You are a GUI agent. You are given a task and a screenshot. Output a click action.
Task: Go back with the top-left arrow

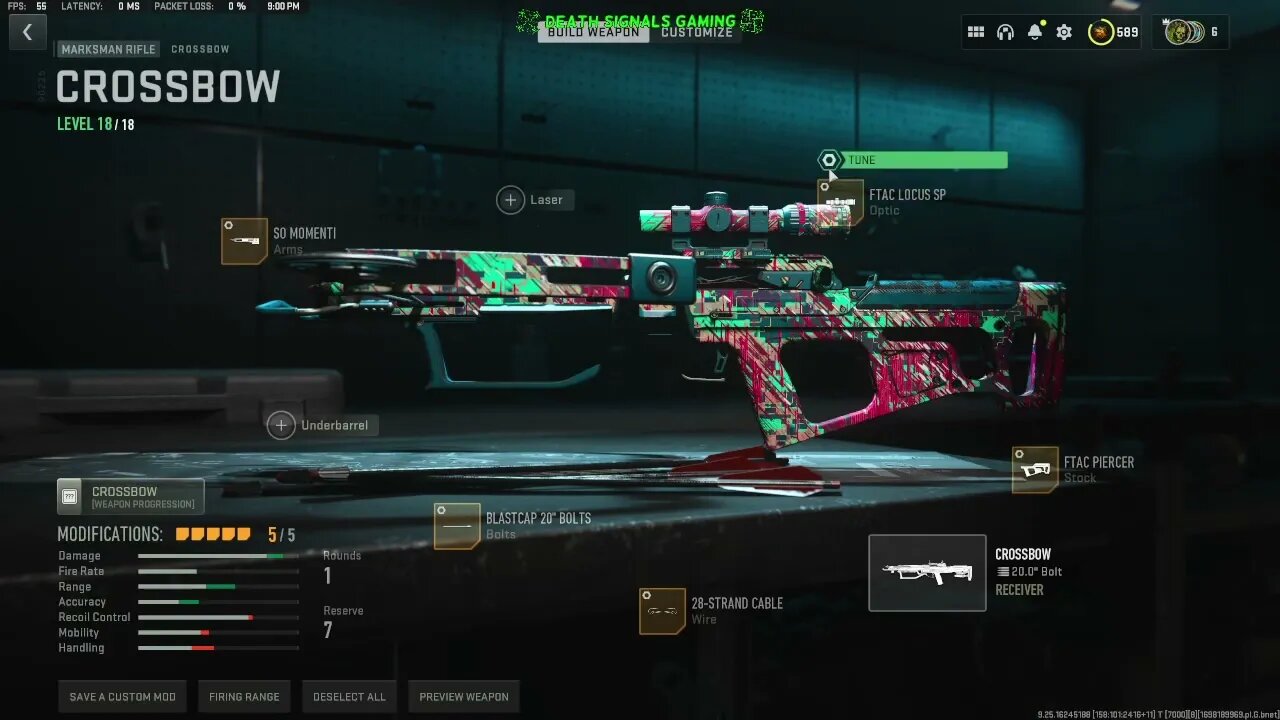(x=27, y=32)
